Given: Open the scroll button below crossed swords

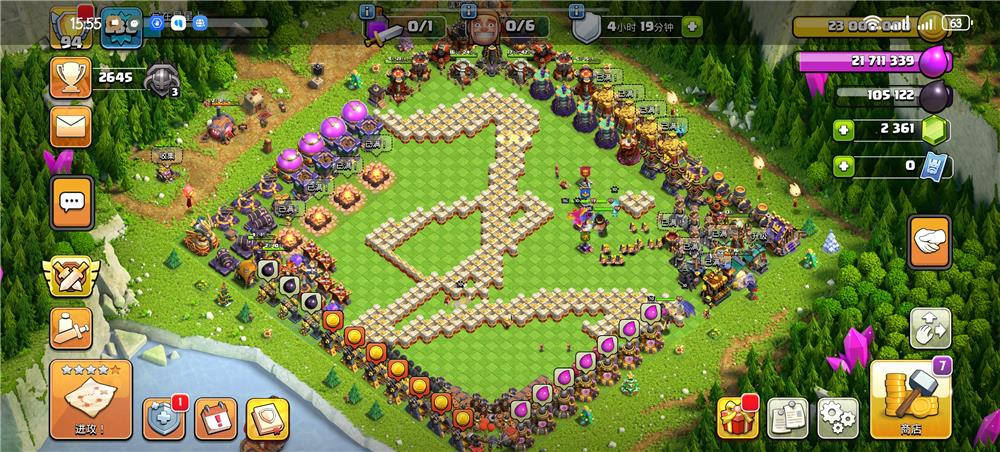Looking at the screenshot, I should 71,327.
